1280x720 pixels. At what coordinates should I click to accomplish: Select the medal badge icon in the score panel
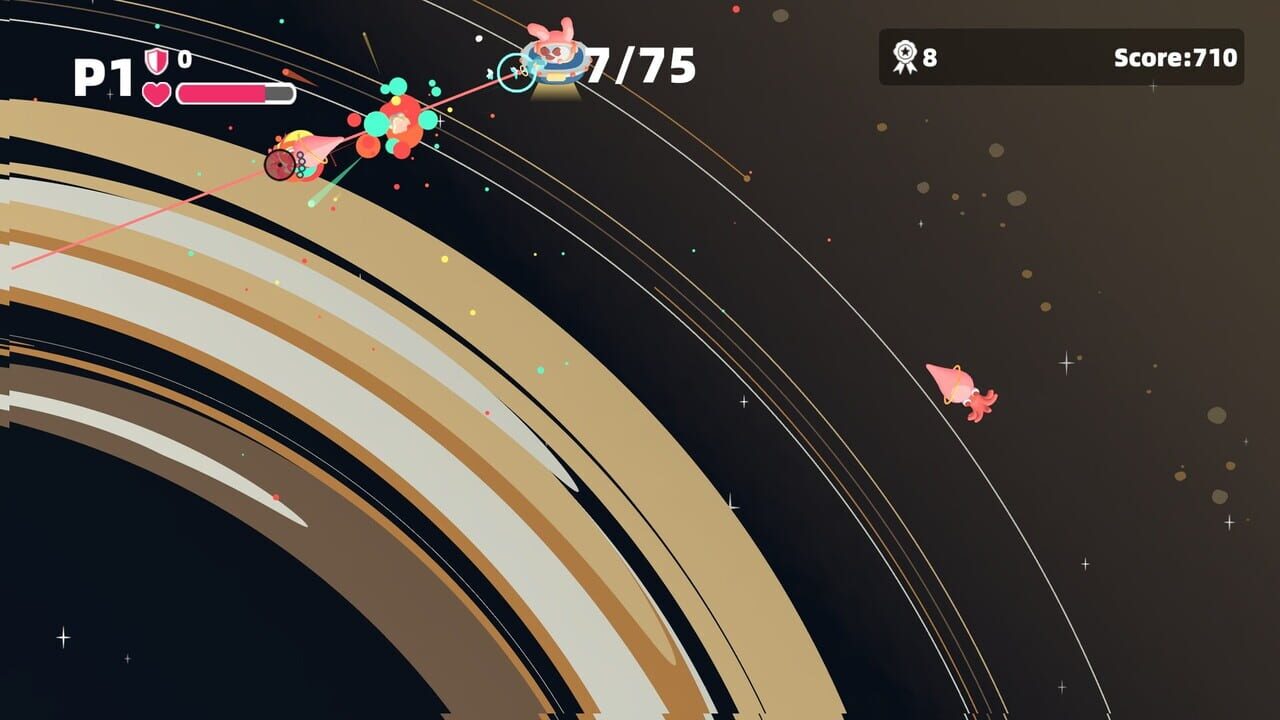(905, 56)
